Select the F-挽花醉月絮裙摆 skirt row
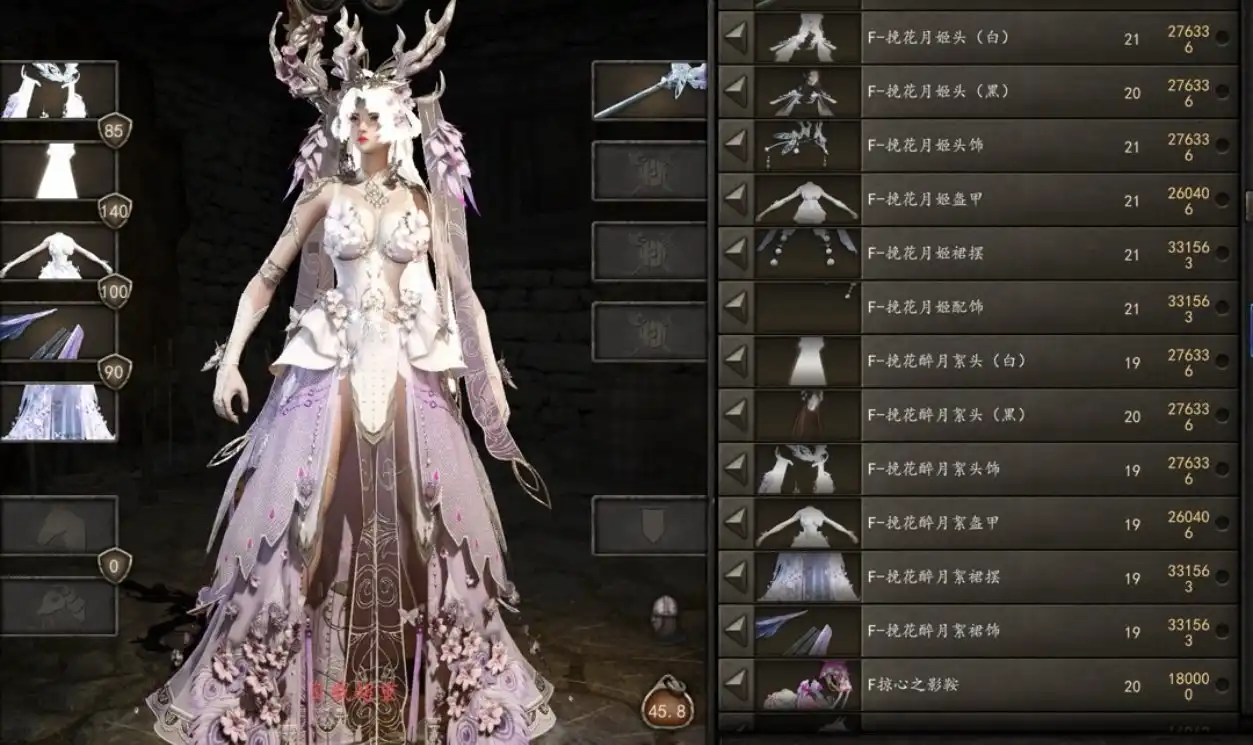Viewport: 1253px width, 745px height. [x=980, y=578]
